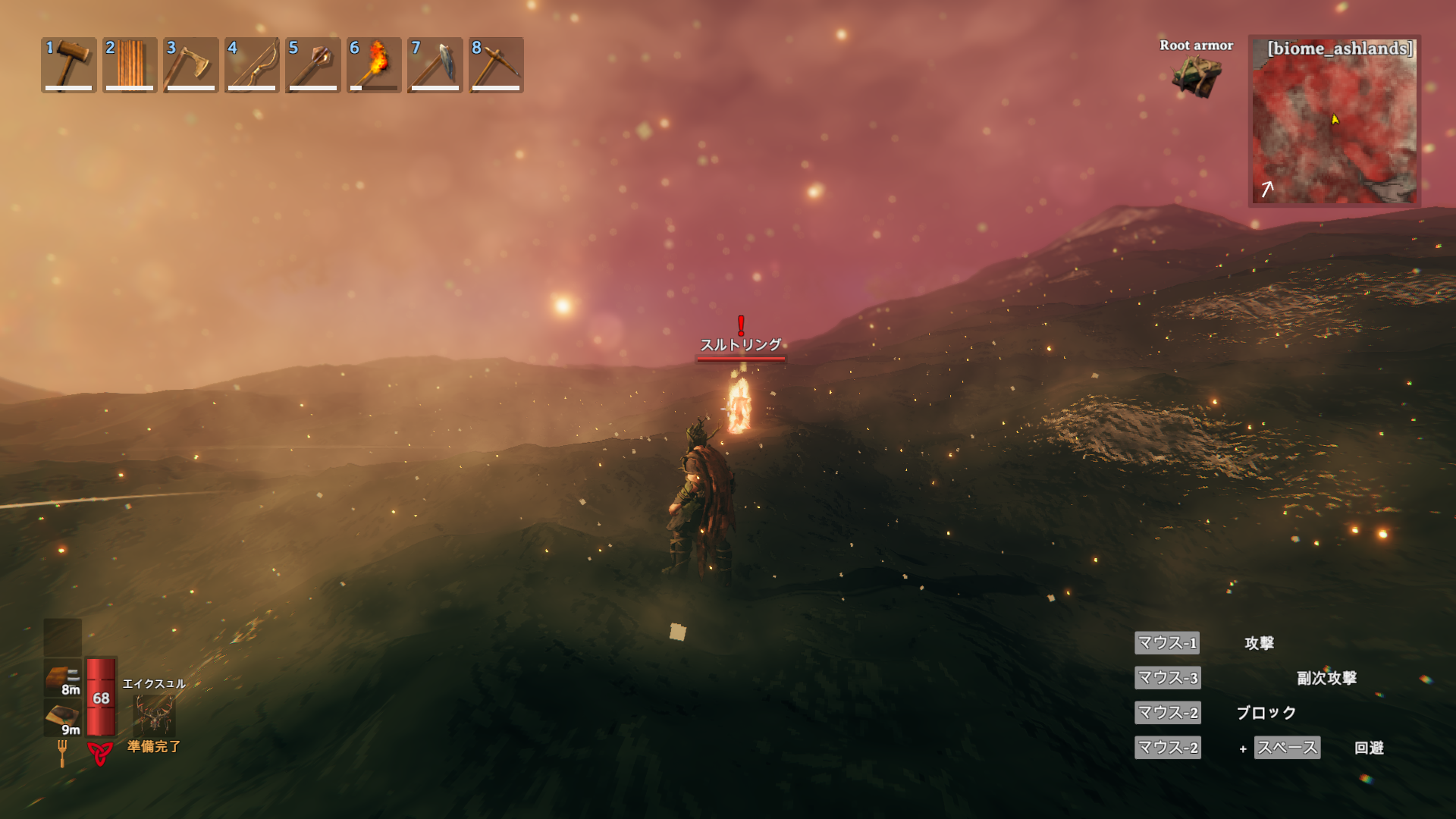
Task: Click the food icon with 9m remaining
Action: [x=62, y=717]
